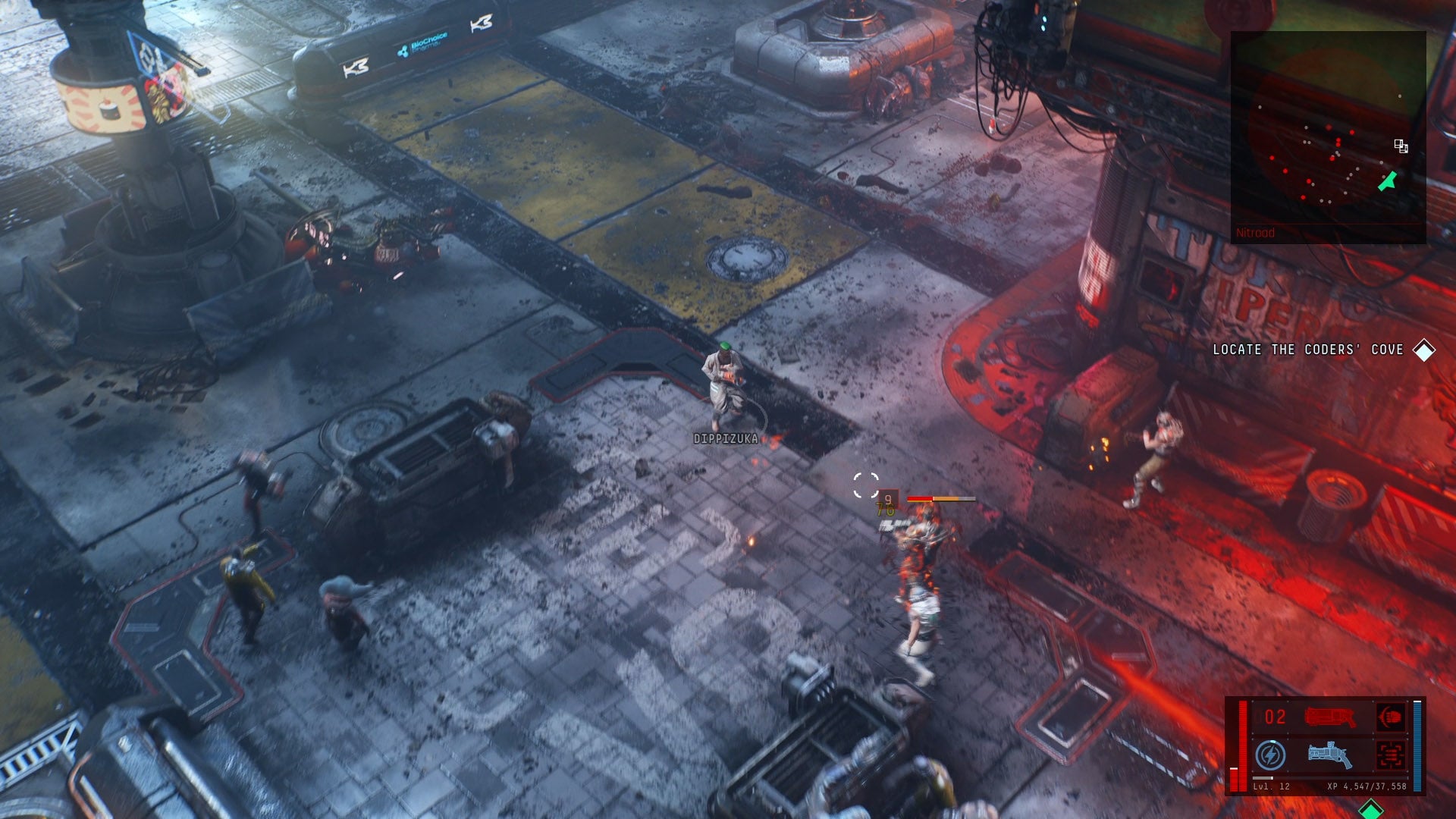Image resolution: width=1456 pixels, height=819 pixels.
Task: Click the green quest diamond icon bottom right
Action: pyautogui.click(x=1370, y=809)
